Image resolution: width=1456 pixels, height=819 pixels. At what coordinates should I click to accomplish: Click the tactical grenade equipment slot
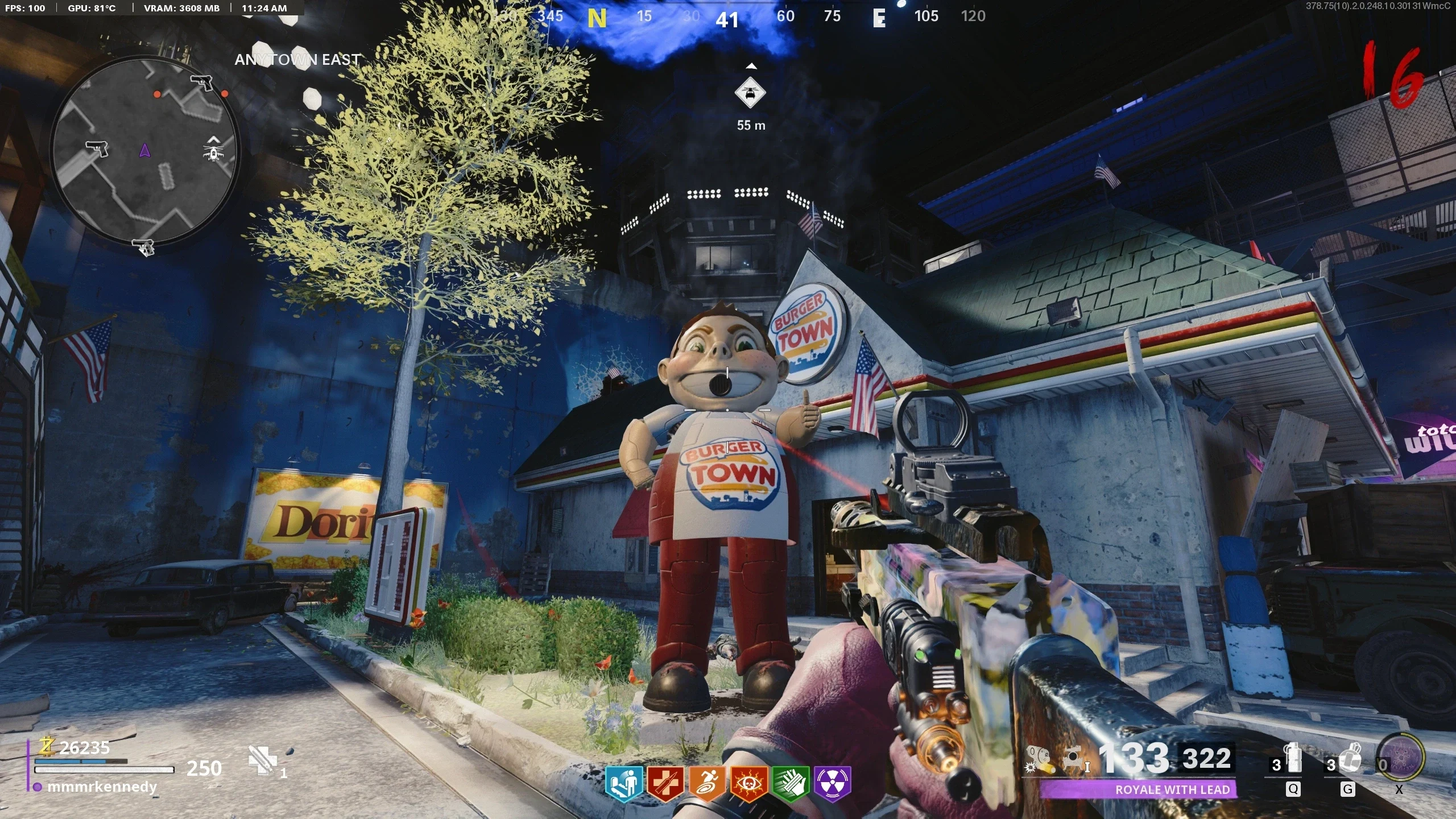[1293, 760]
